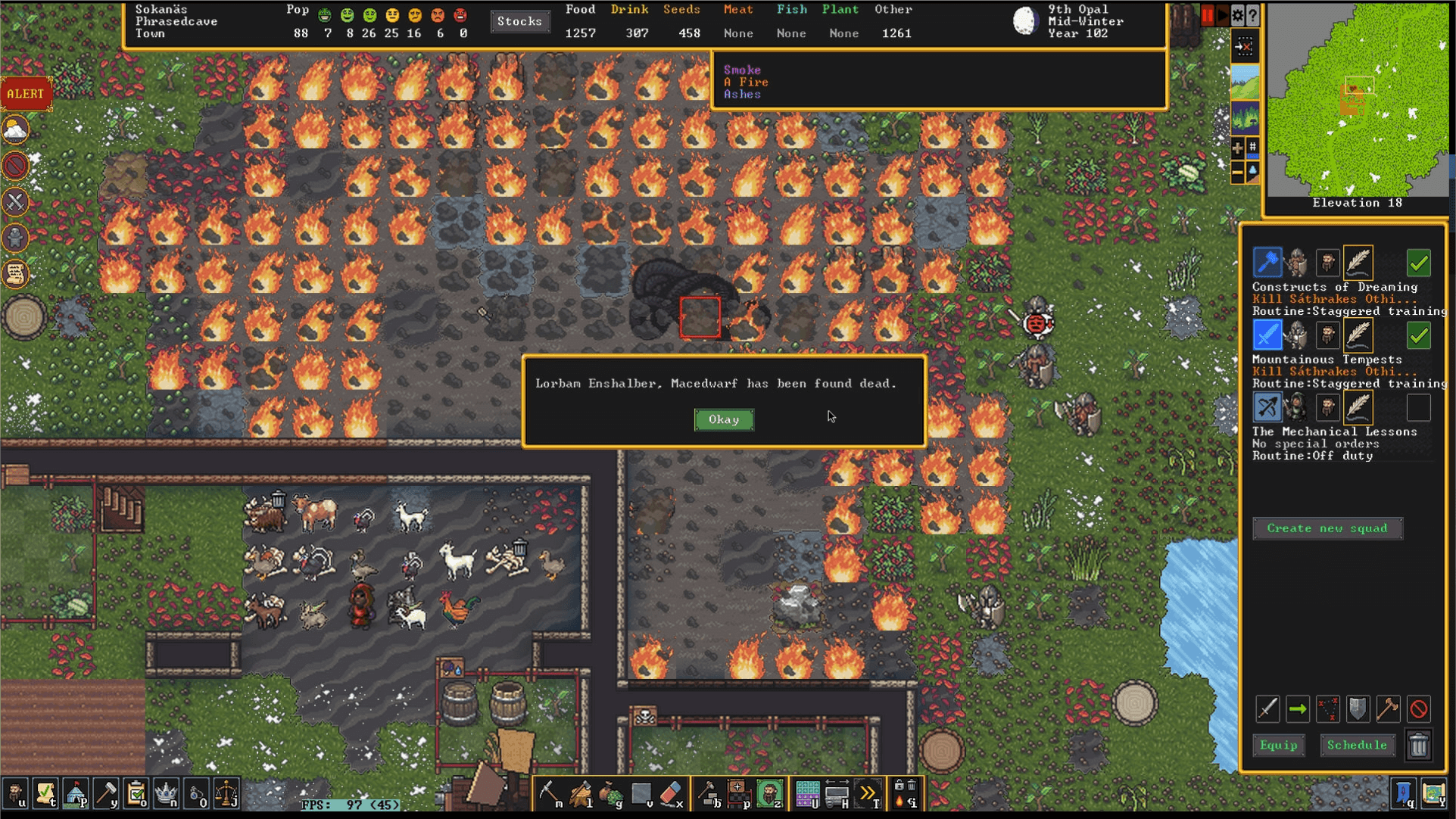The width and height of the screenshot is (1456, 819).
Task: Deselect Constructs of Dreaming squad checkbox
Action: coord(1418,263)
